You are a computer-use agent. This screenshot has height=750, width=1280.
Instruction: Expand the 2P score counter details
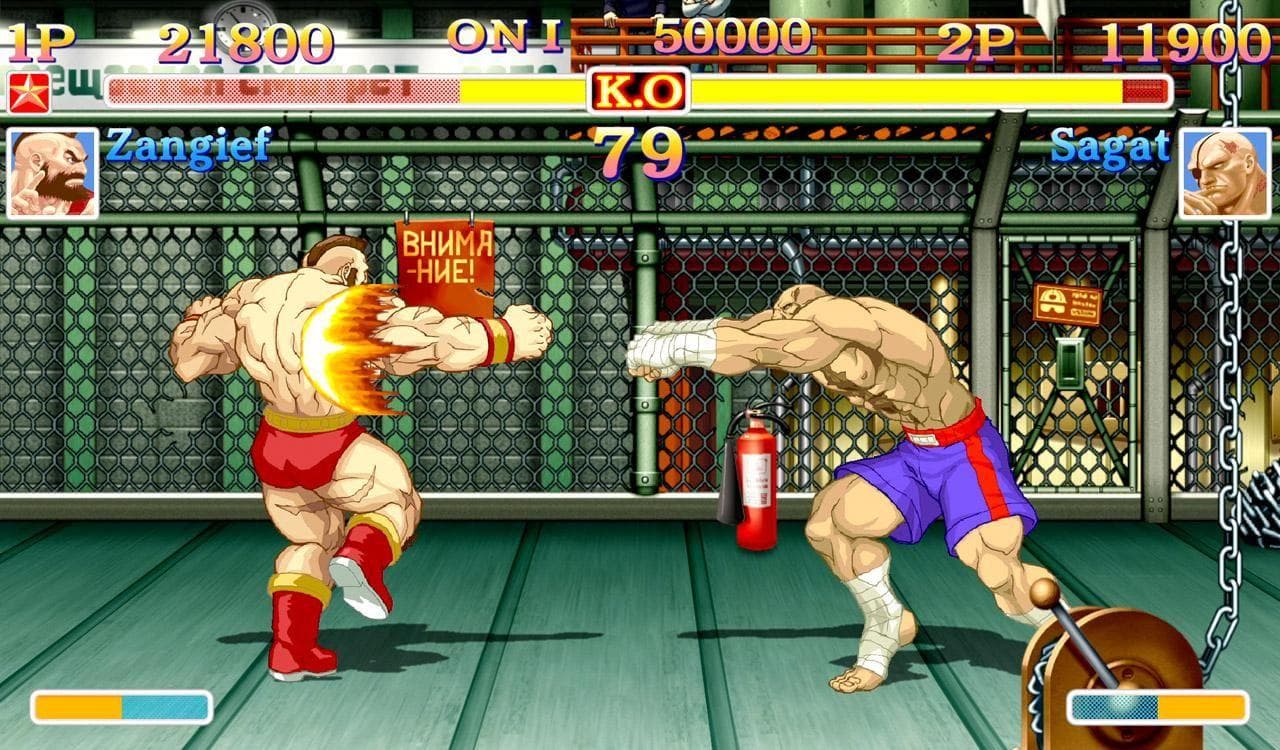1180,40
